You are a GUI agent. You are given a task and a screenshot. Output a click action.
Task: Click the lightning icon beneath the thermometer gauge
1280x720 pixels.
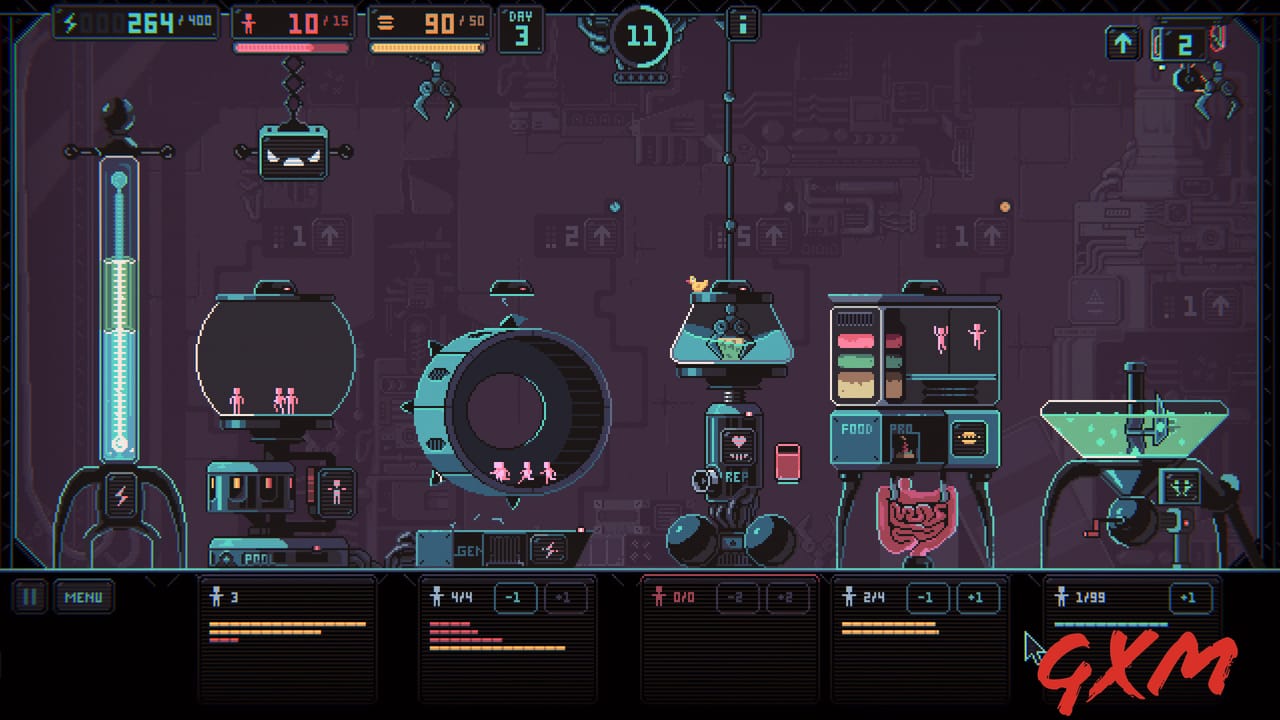[x=119, y=496]
